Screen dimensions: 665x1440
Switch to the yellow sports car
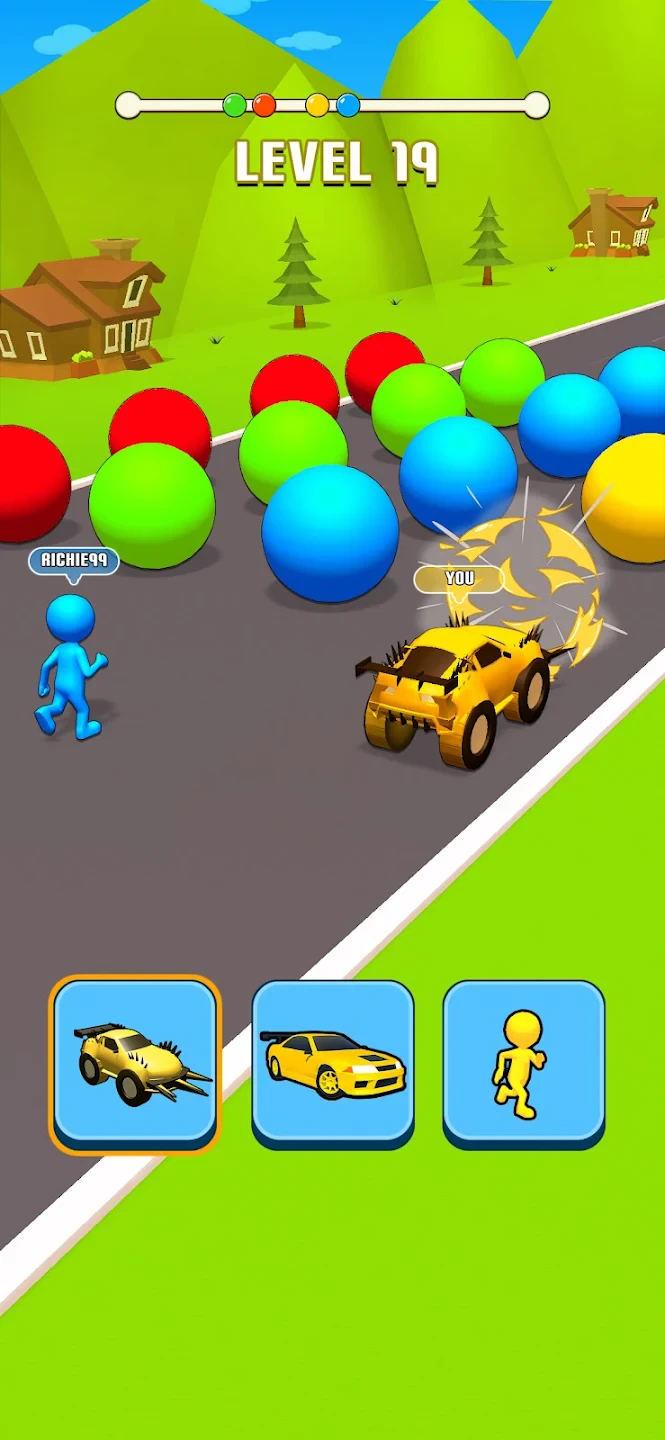point(332,1063)
